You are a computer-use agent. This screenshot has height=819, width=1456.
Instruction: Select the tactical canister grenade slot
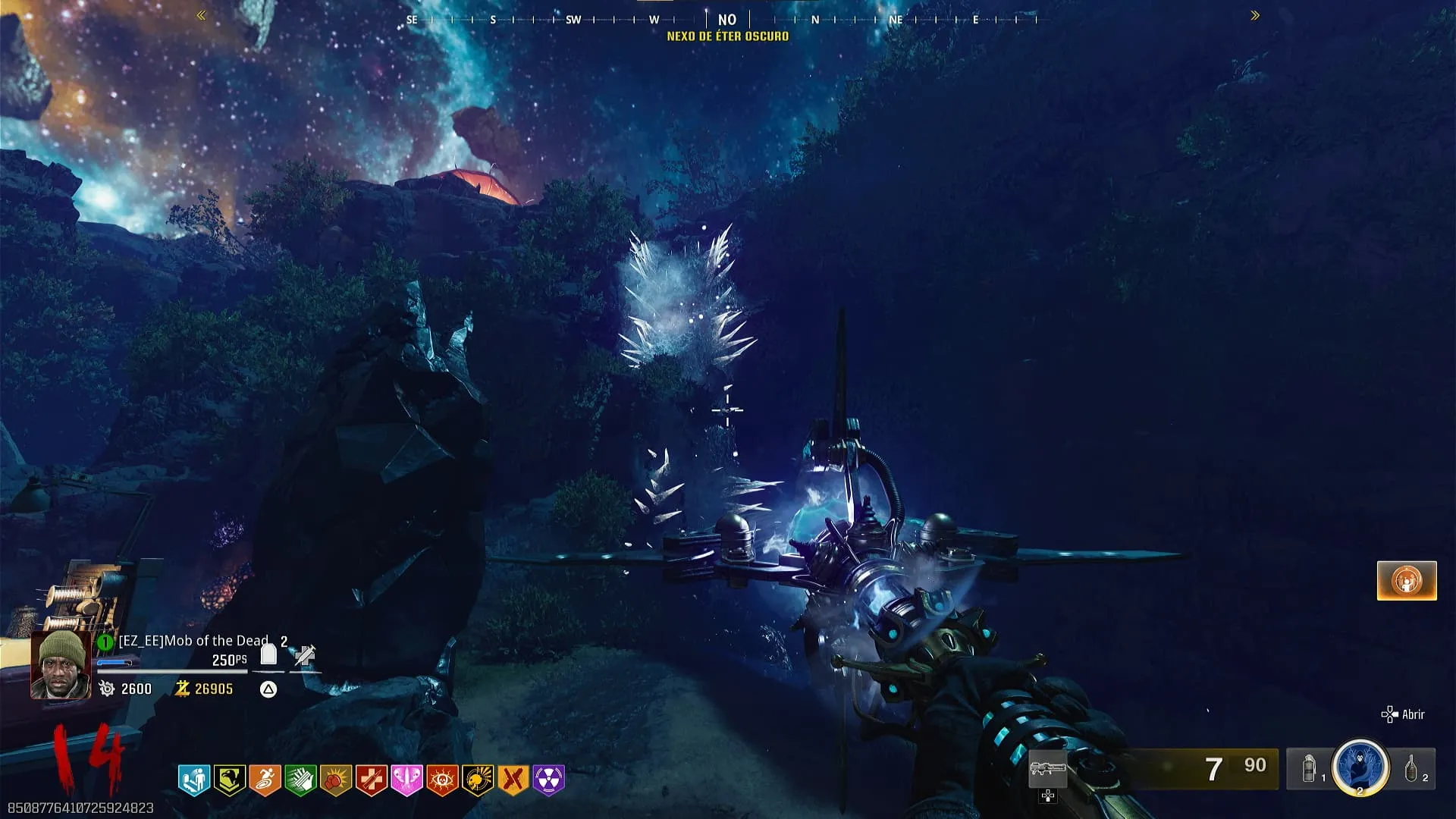point(1310,769)
